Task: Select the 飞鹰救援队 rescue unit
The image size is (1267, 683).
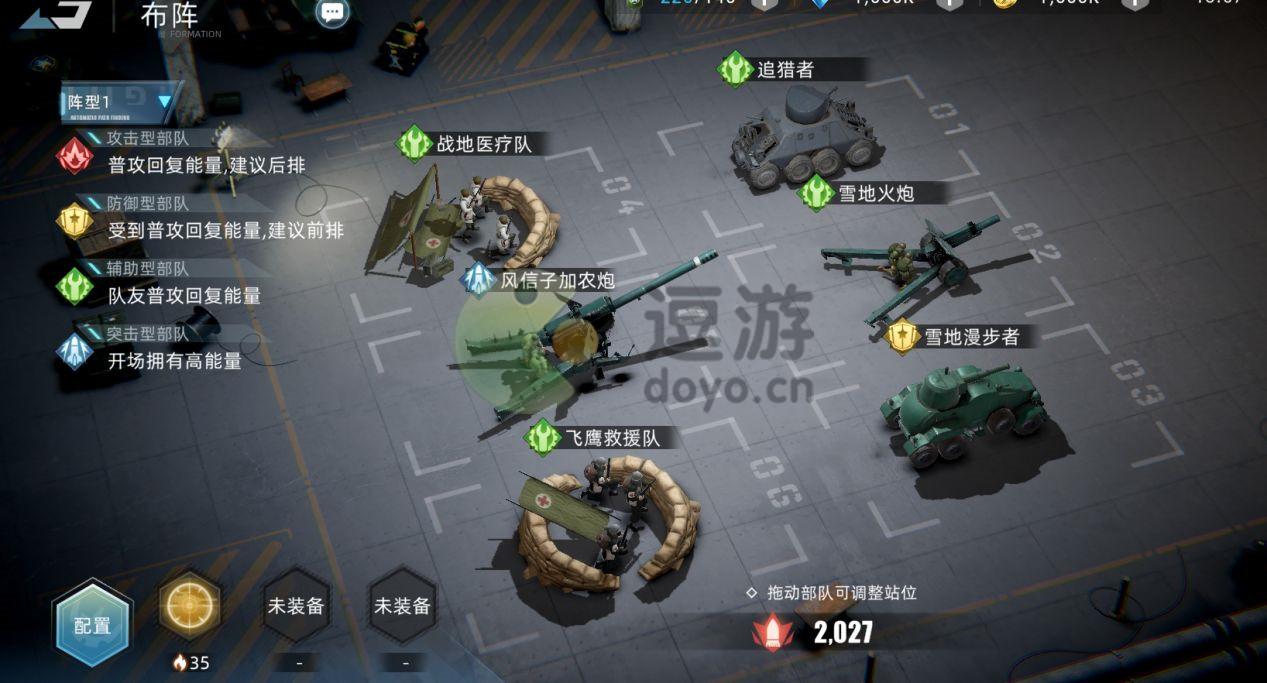Action: 605,520
